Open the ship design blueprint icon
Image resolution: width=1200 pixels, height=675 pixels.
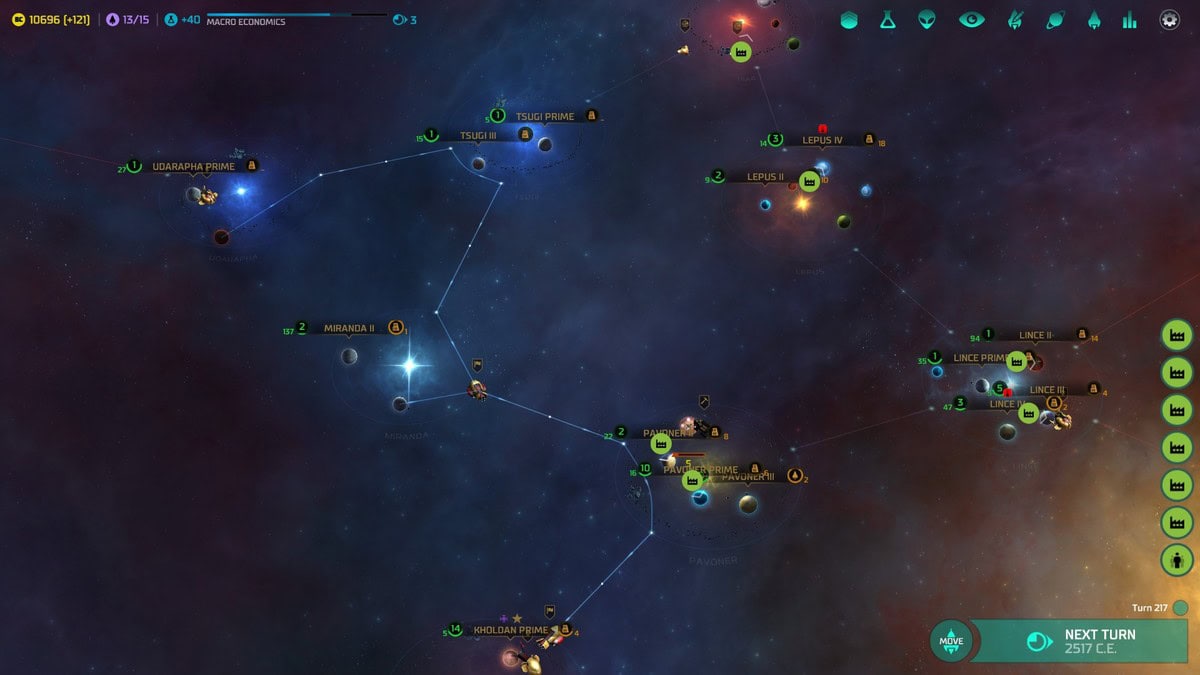(1015, 20)
